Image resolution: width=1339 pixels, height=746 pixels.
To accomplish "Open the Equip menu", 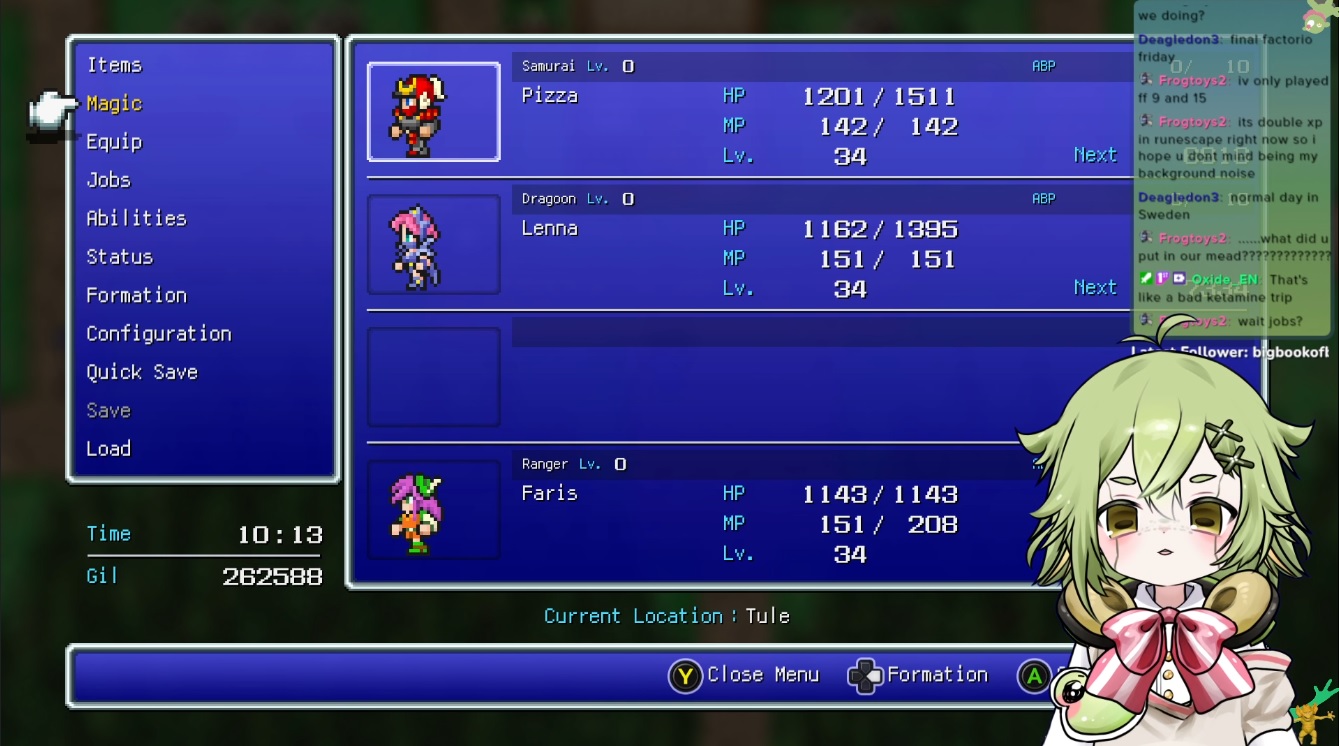I will [114, 142].
